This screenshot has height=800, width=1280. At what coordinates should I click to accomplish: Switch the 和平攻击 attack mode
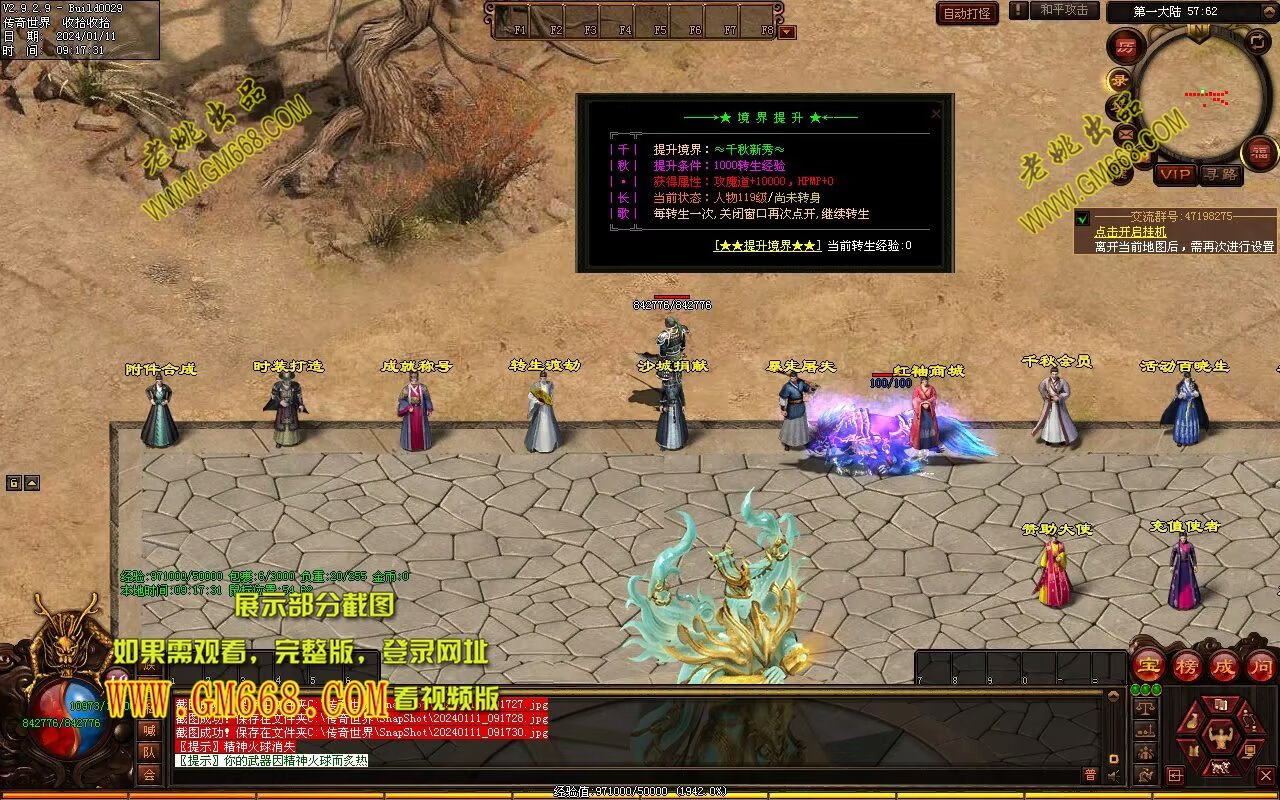(1063, 10)
